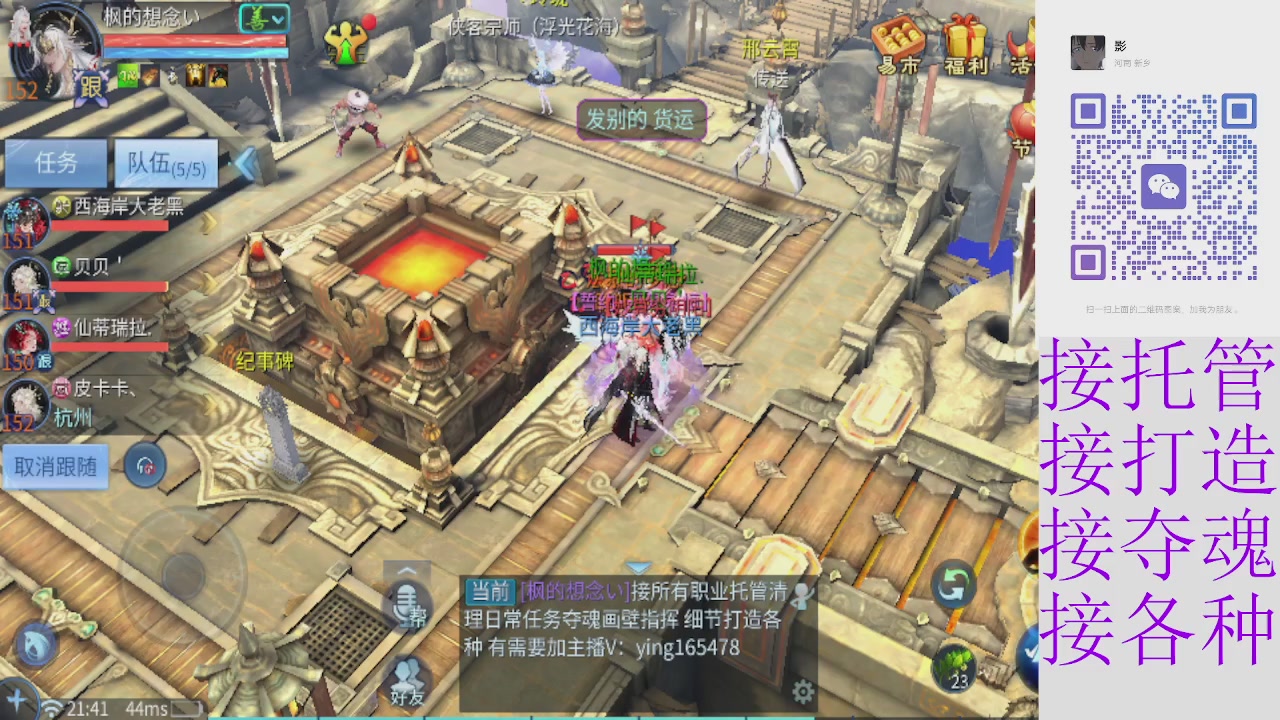Image resolution: width=1280 pixels, height=720 pixels.
Task: Switch to the 任务 tab
Action: (57, 164)
